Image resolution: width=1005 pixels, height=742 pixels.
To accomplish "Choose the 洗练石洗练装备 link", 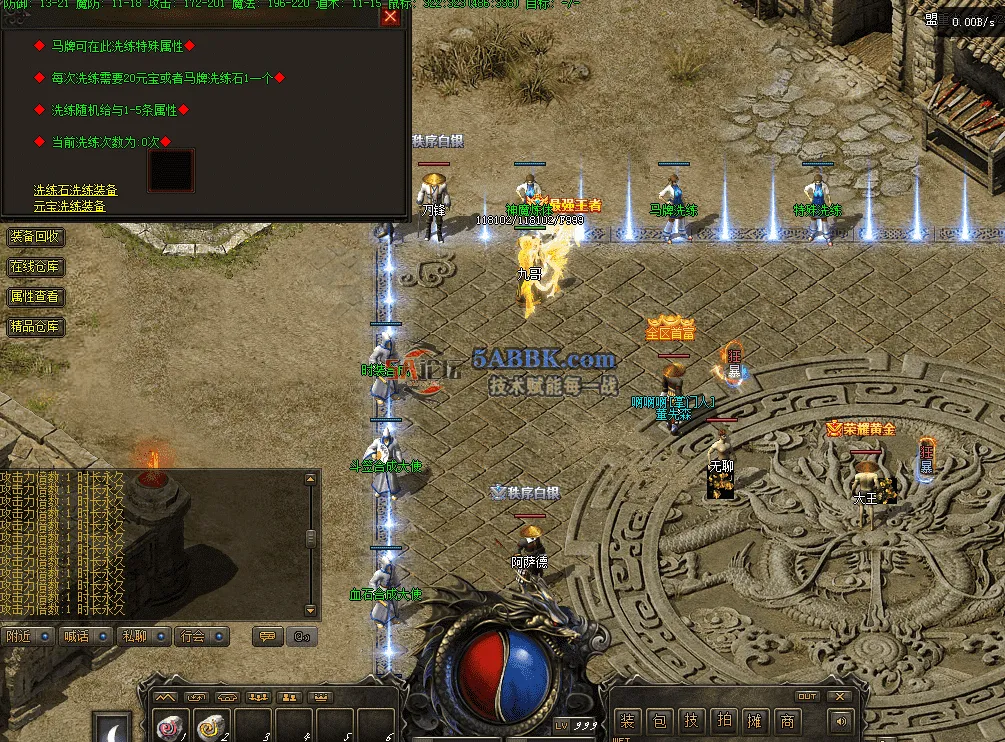I will coord(75,190).
